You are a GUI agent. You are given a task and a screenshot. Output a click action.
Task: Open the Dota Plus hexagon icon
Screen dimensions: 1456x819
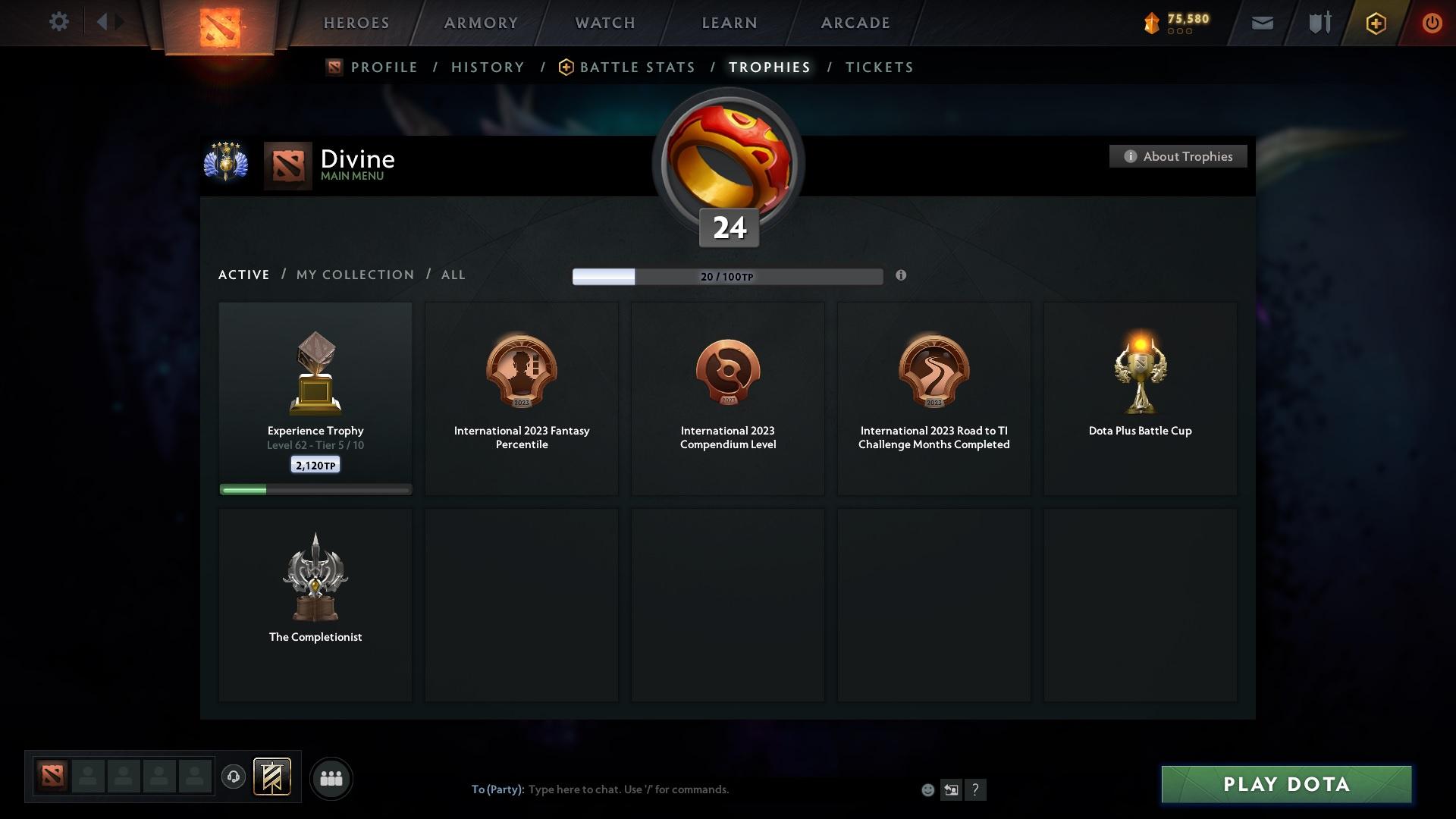coord(1375,23)
